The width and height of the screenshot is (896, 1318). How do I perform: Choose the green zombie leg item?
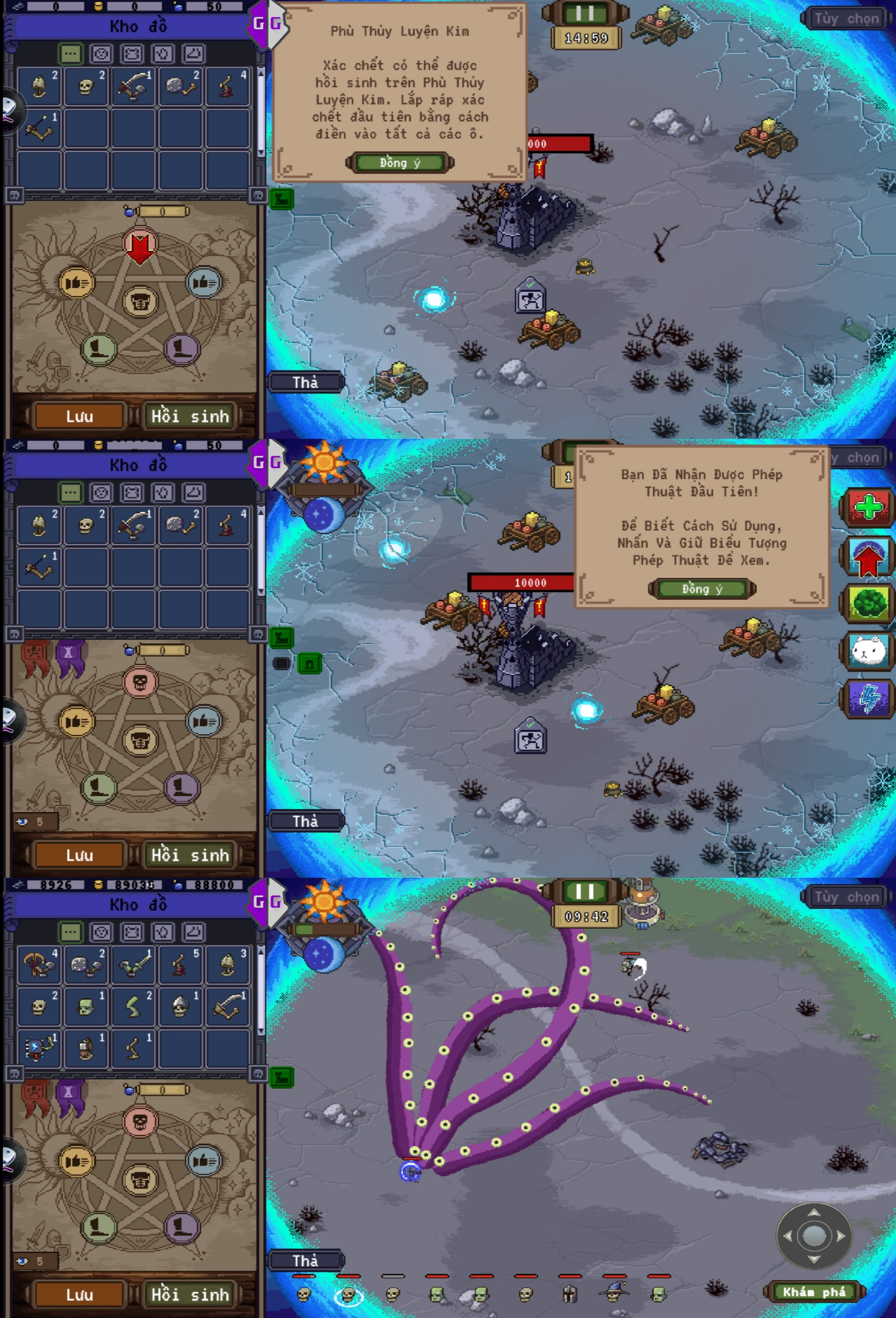point(133,1007)
